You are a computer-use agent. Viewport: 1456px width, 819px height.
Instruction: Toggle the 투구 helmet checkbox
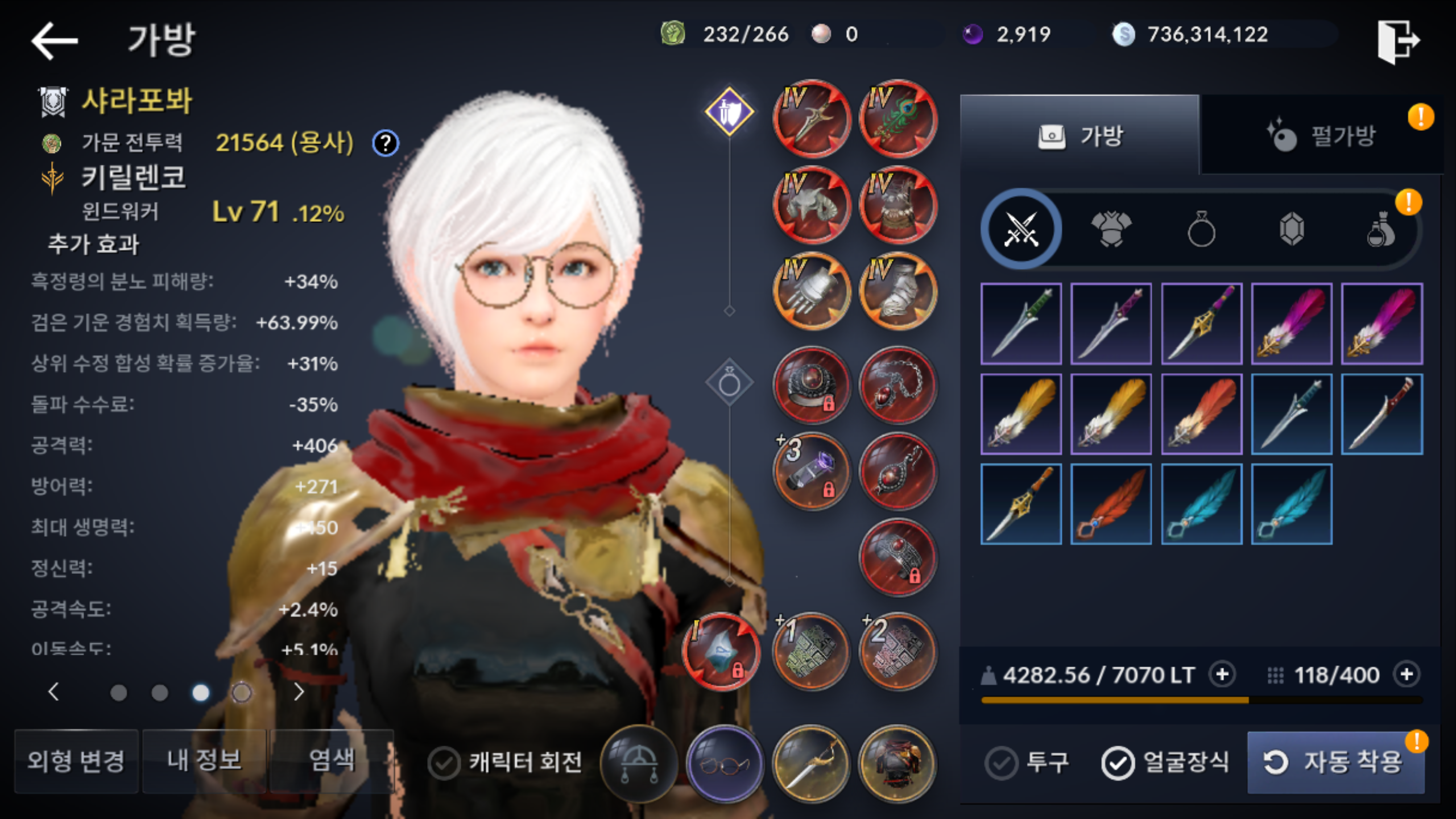coord(1002,763)
